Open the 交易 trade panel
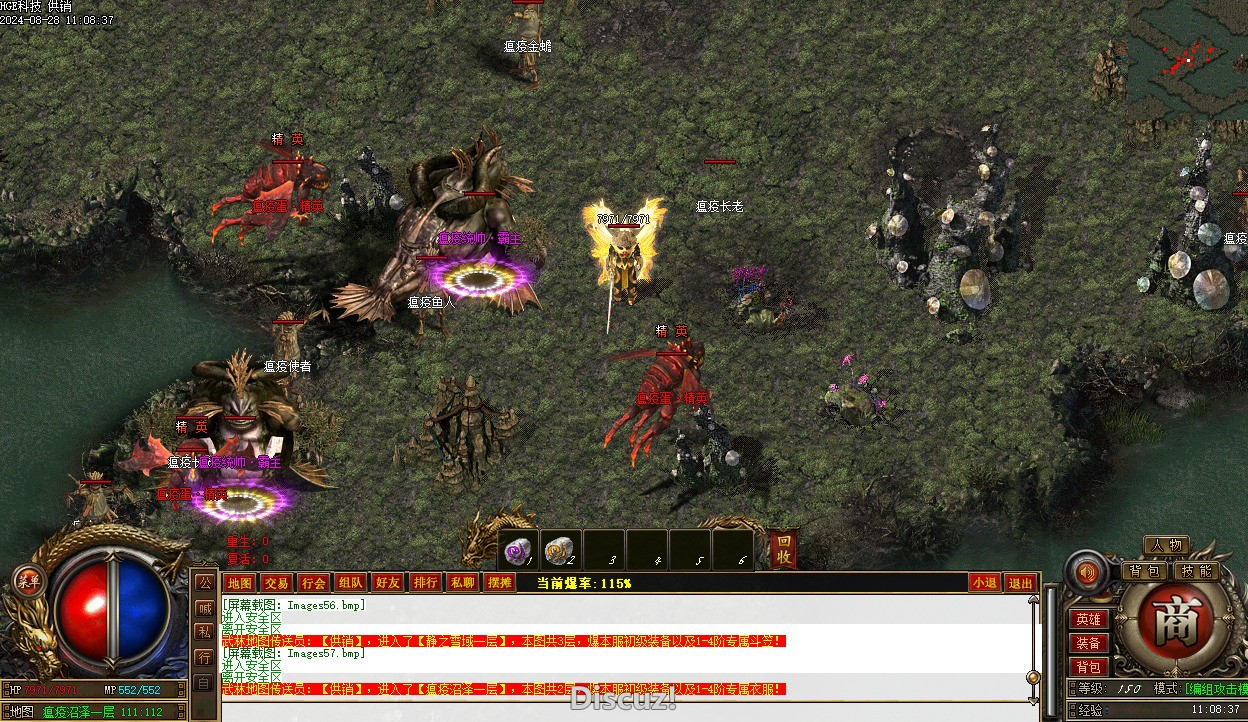Screen dimensions: 1248x722 (276, 583)
